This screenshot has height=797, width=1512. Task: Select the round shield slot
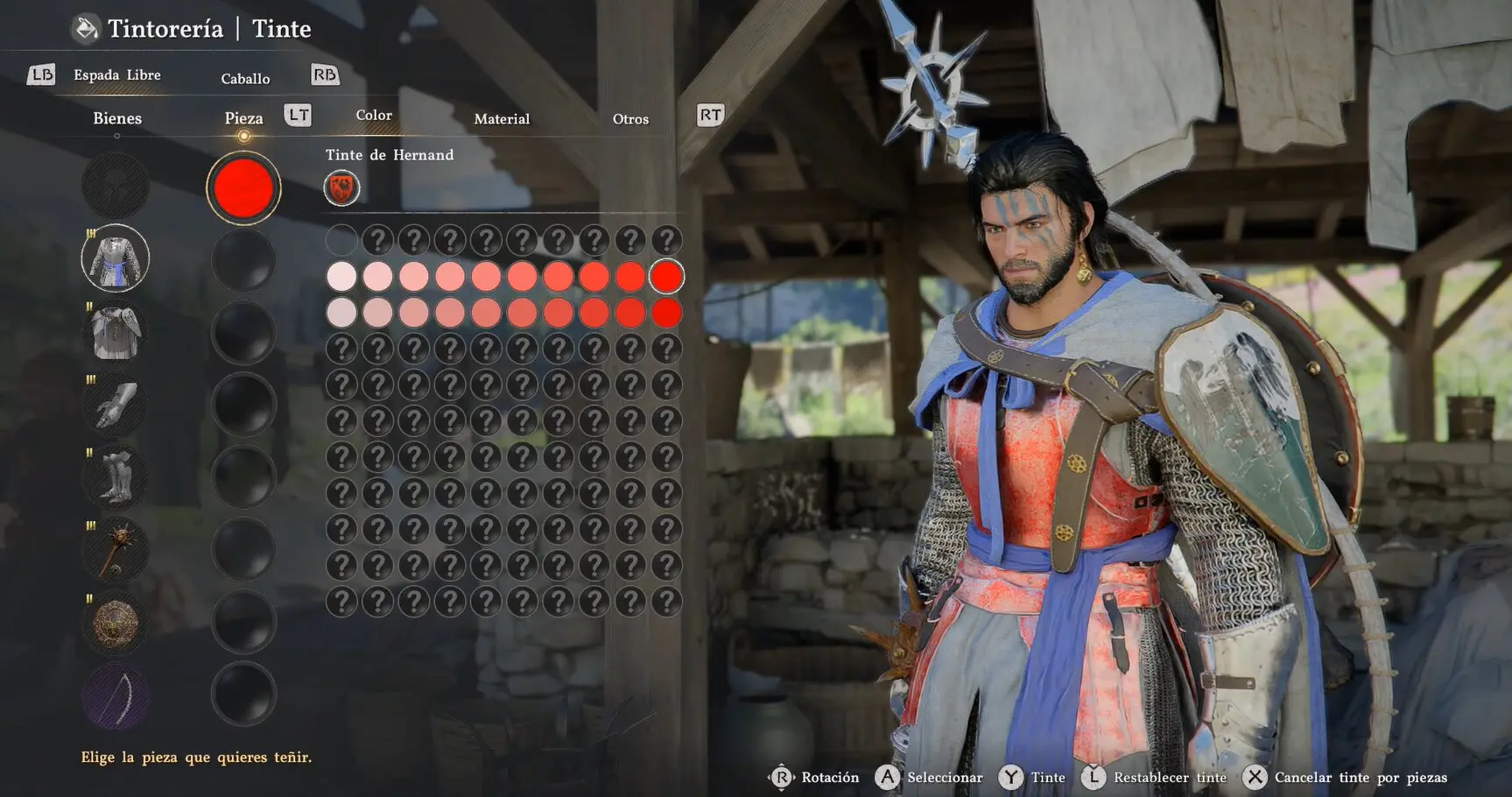point(116,624)
